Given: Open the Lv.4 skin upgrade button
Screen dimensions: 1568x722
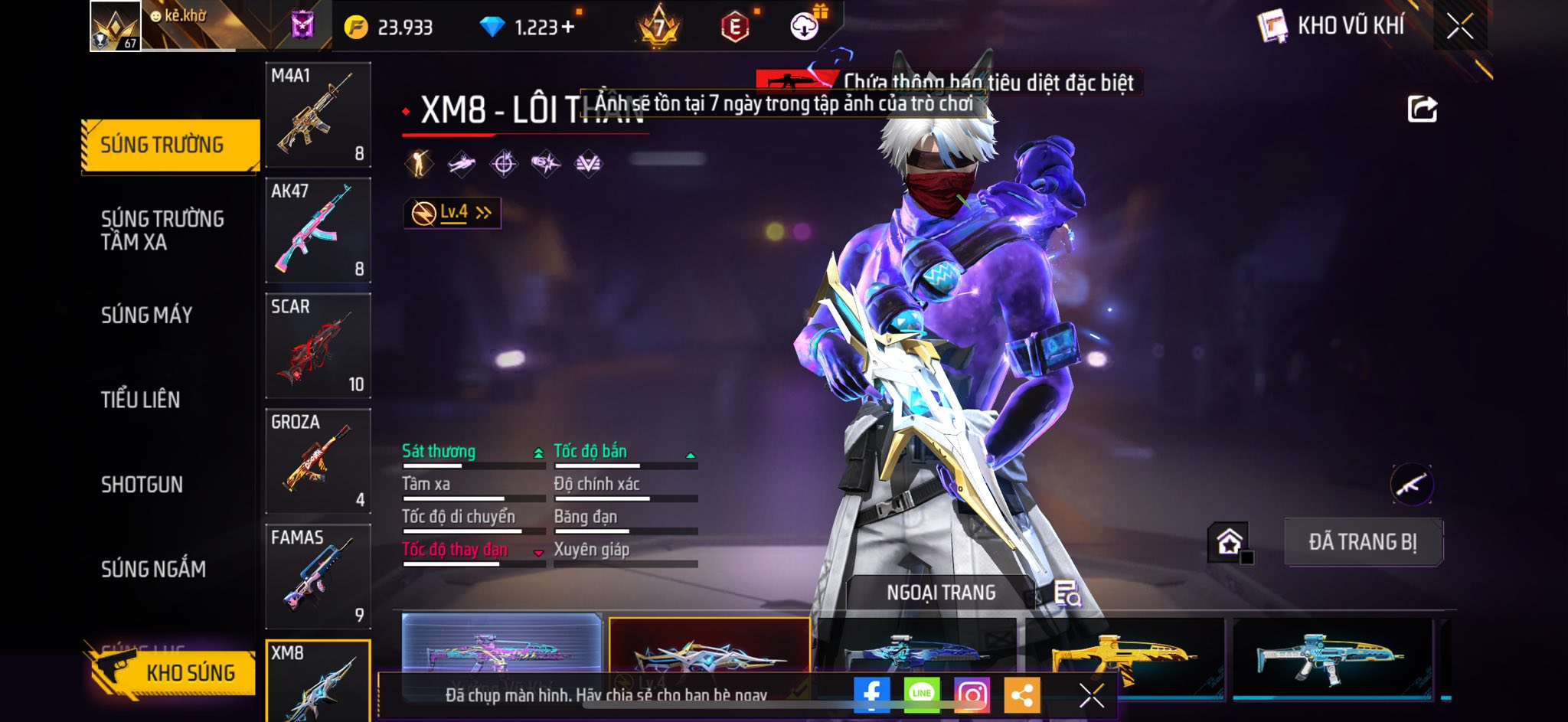Looking at the screenshot, I should 452,213.
